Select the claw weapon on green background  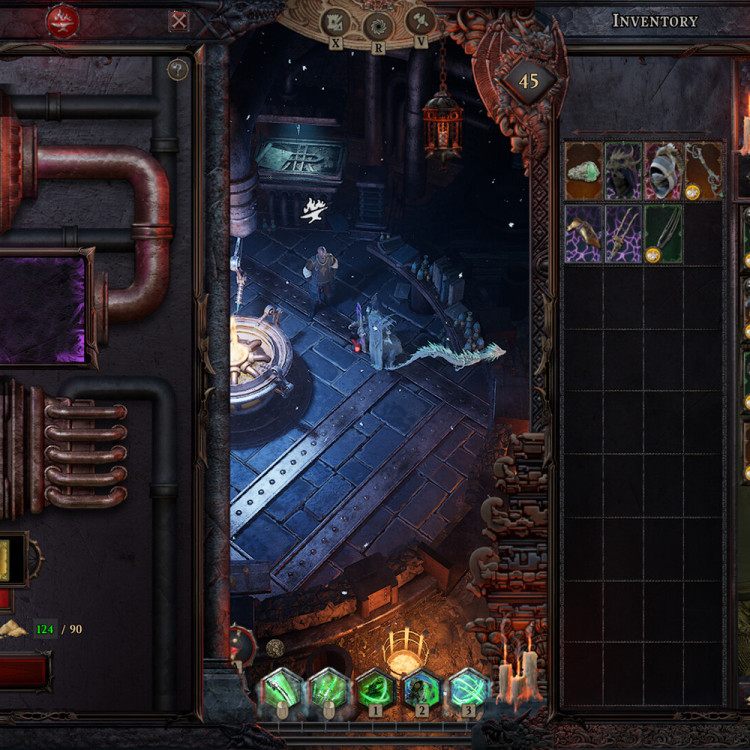click(x=663, y=234)
